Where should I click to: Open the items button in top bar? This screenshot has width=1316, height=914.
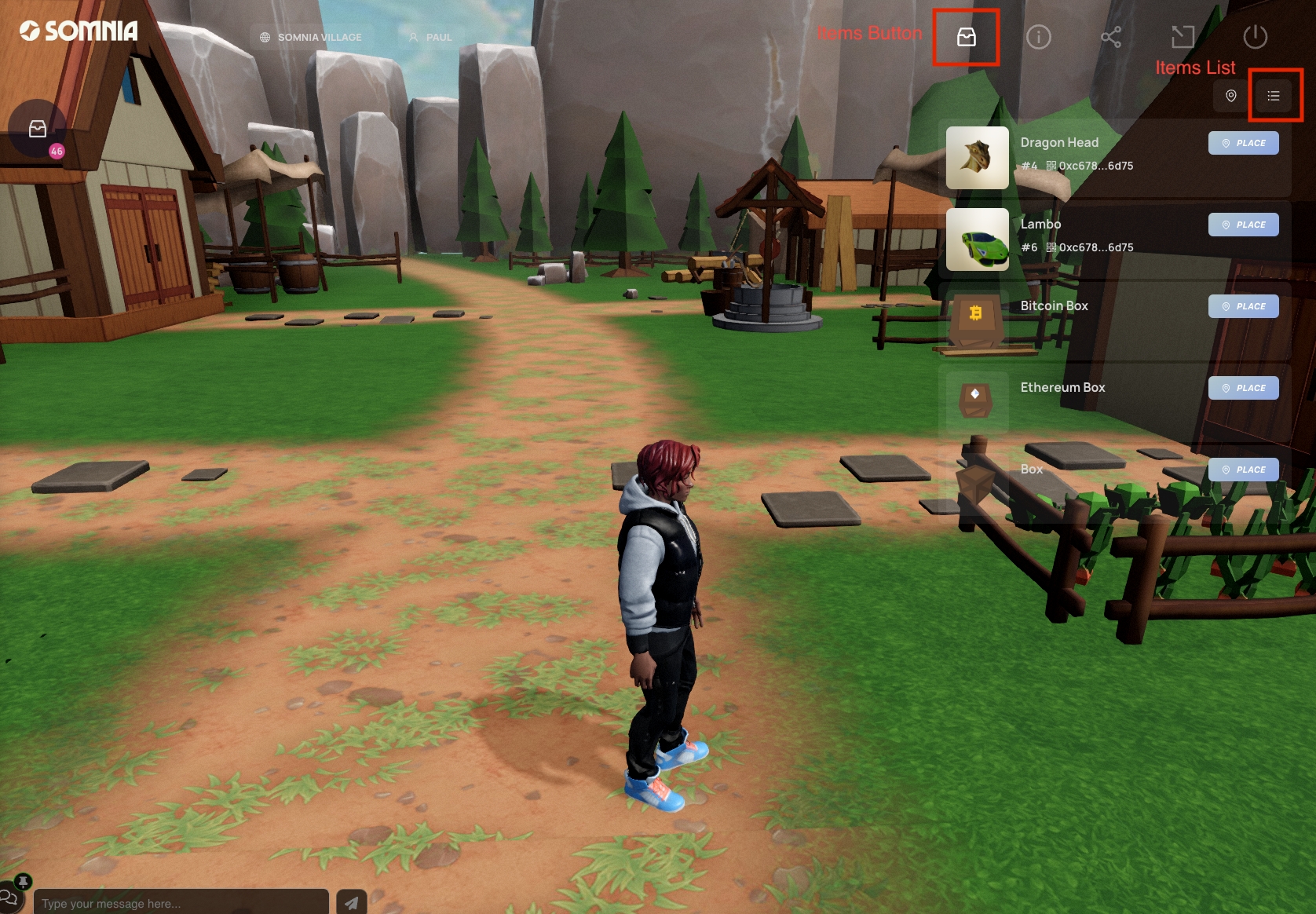coord(966,37)
